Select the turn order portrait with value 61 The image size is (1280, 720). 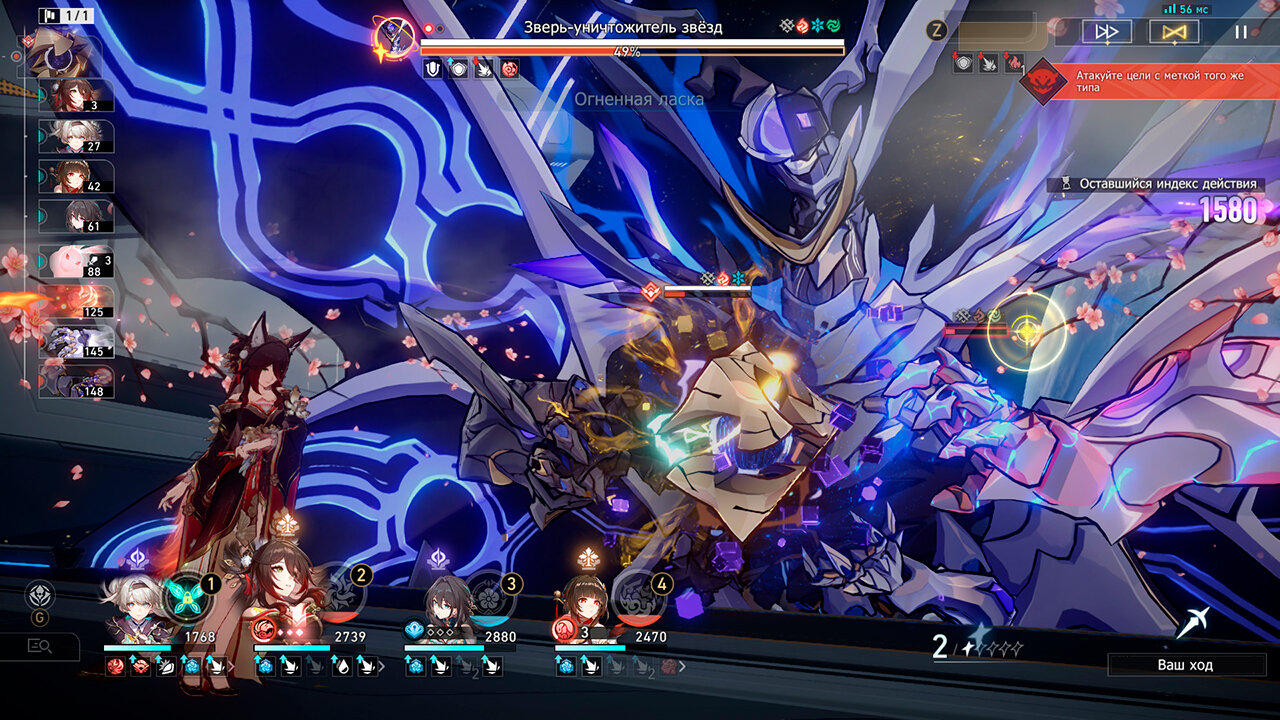coord(77,216)
